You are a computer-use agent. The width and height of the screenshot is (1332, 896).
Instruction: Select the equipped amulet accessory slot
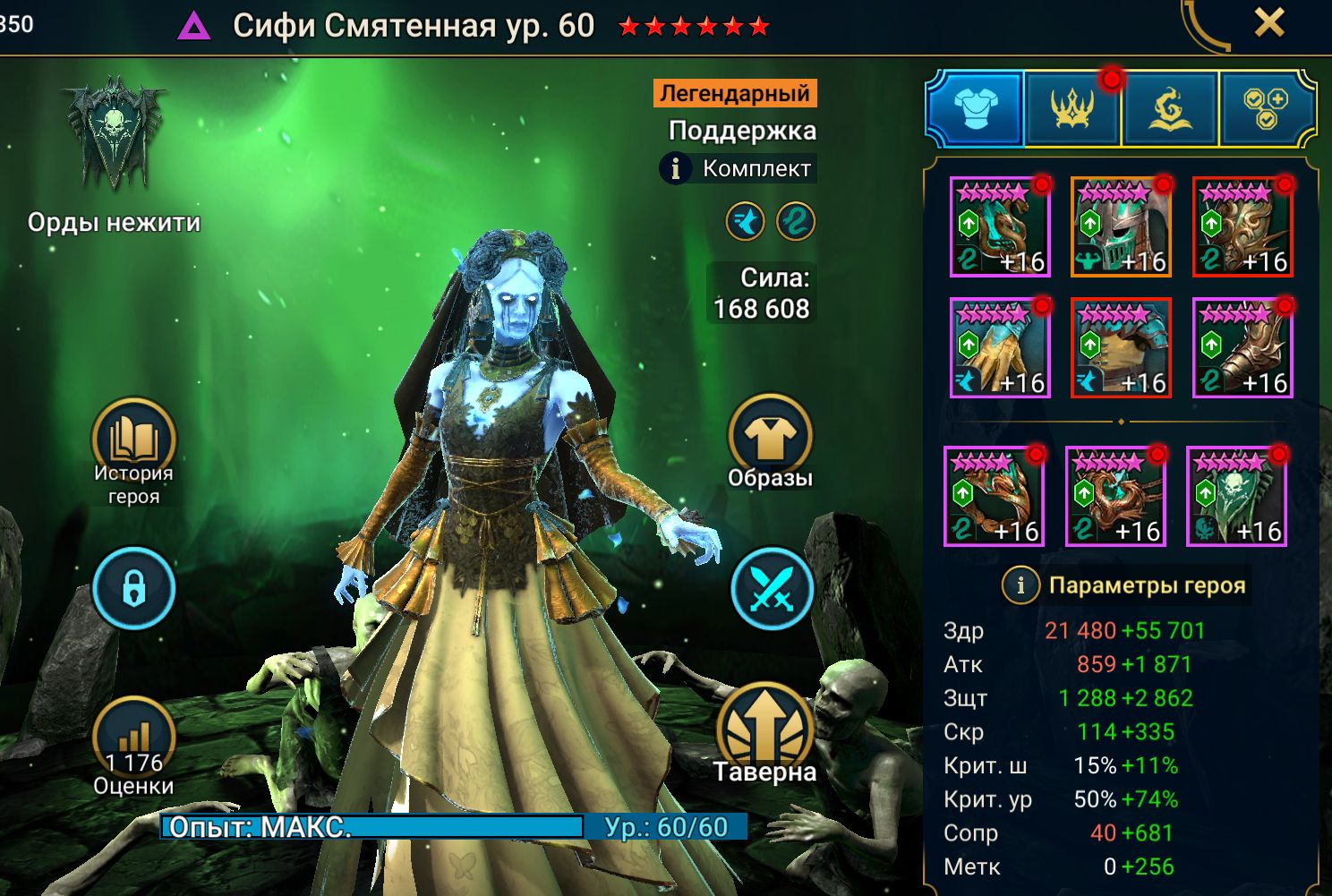1115,497
